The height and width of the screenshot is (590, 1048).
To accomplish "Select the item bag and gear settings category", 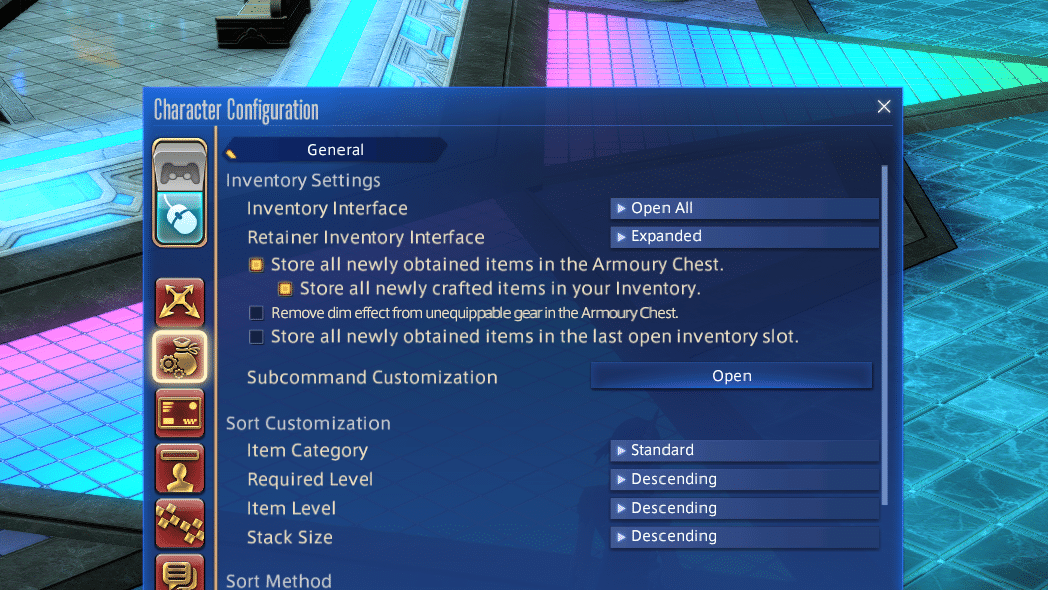I will click(180, 357).
